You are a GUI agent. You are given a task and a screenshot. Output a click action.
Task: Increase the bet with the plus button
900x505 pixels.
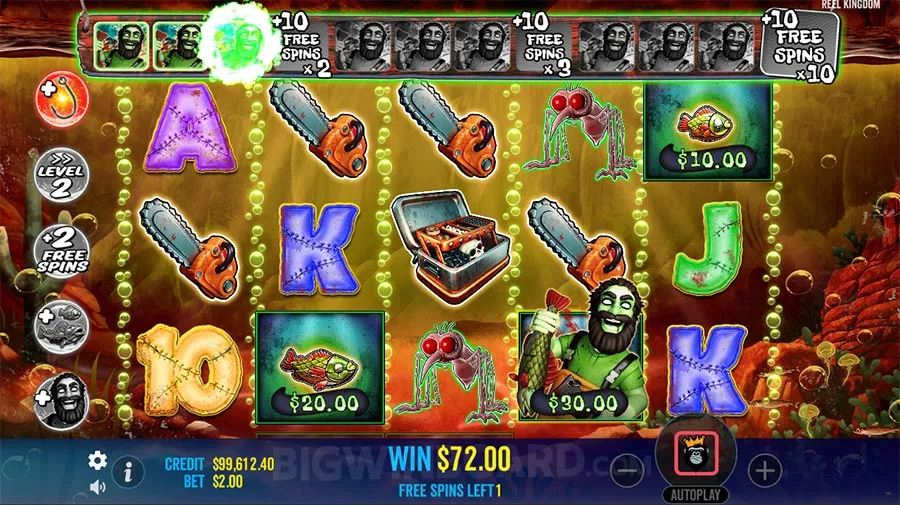(764, 469)
